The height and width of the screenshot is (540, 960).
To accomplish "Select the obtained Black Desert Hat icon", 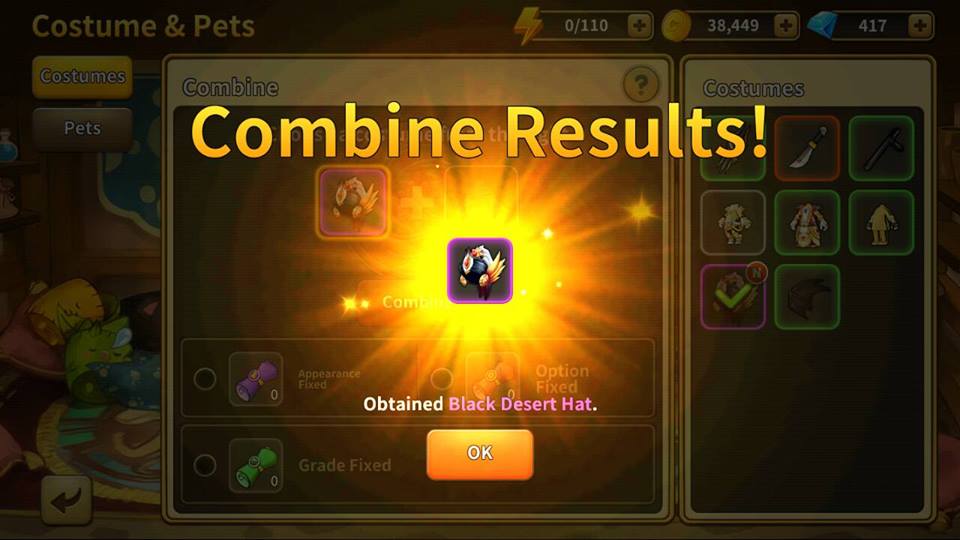I will pos(480,271).
